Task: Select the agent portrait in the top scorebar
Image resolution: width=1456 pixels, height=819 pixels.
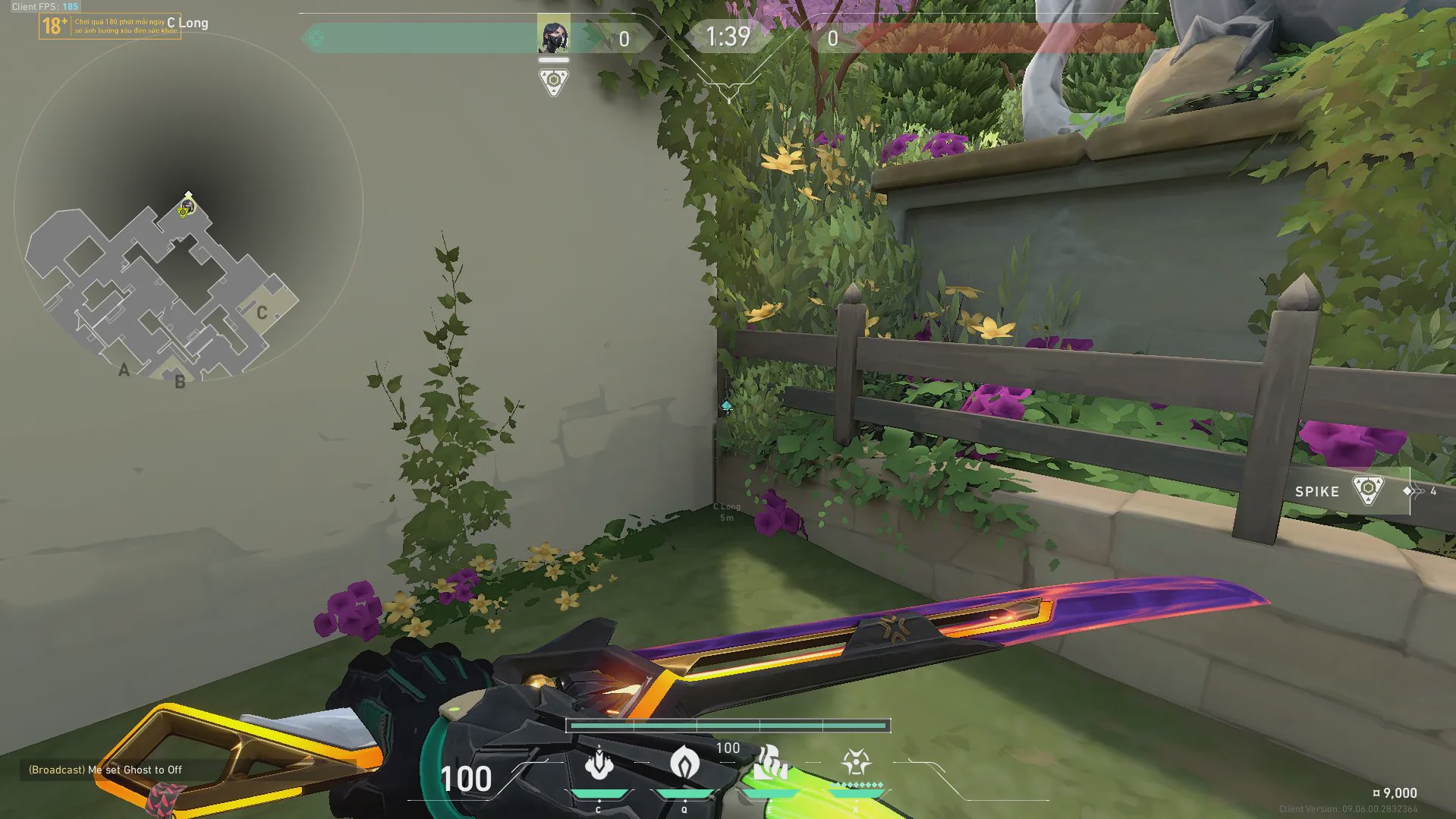Action: click(x=553, y=37)
